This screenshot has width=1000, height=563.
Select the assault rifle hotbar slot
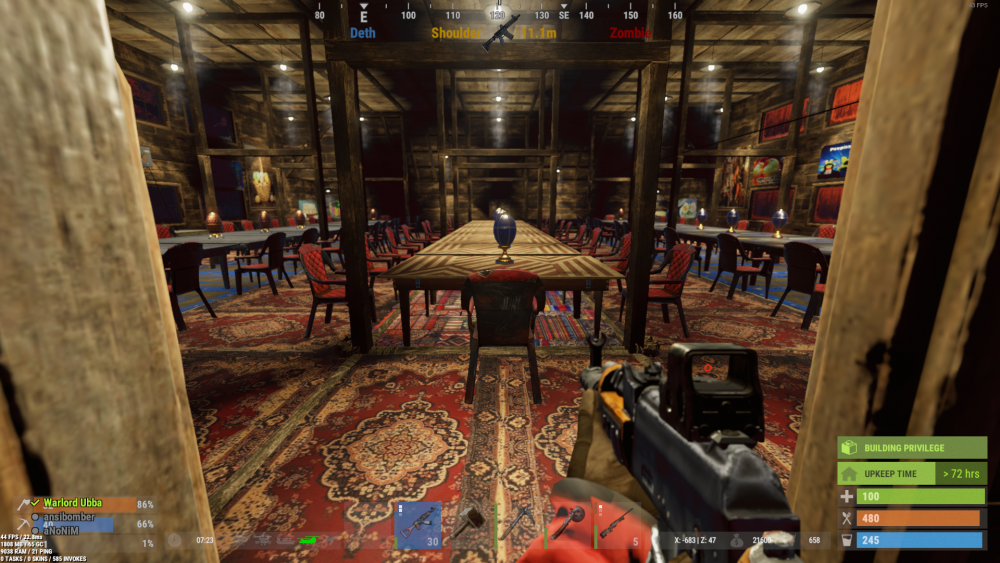coord(418,525)
